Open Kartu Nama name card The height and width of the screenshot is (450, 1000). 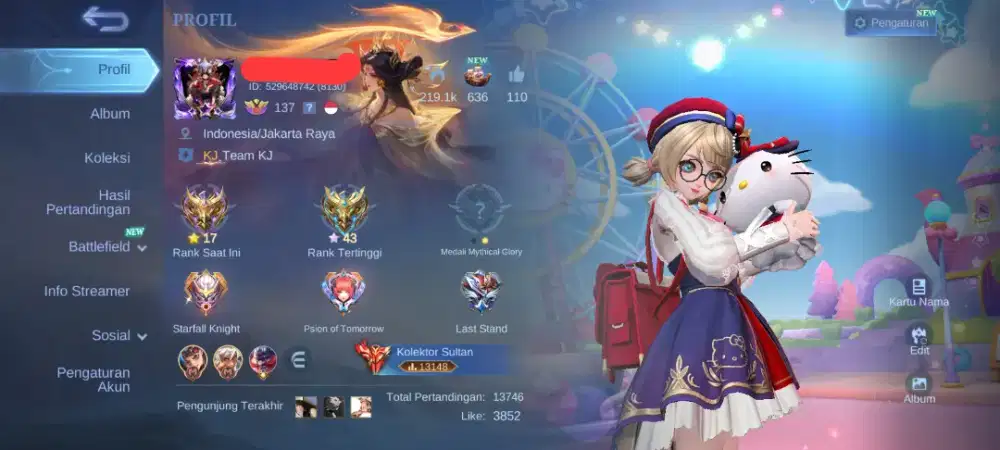point(919,292)
